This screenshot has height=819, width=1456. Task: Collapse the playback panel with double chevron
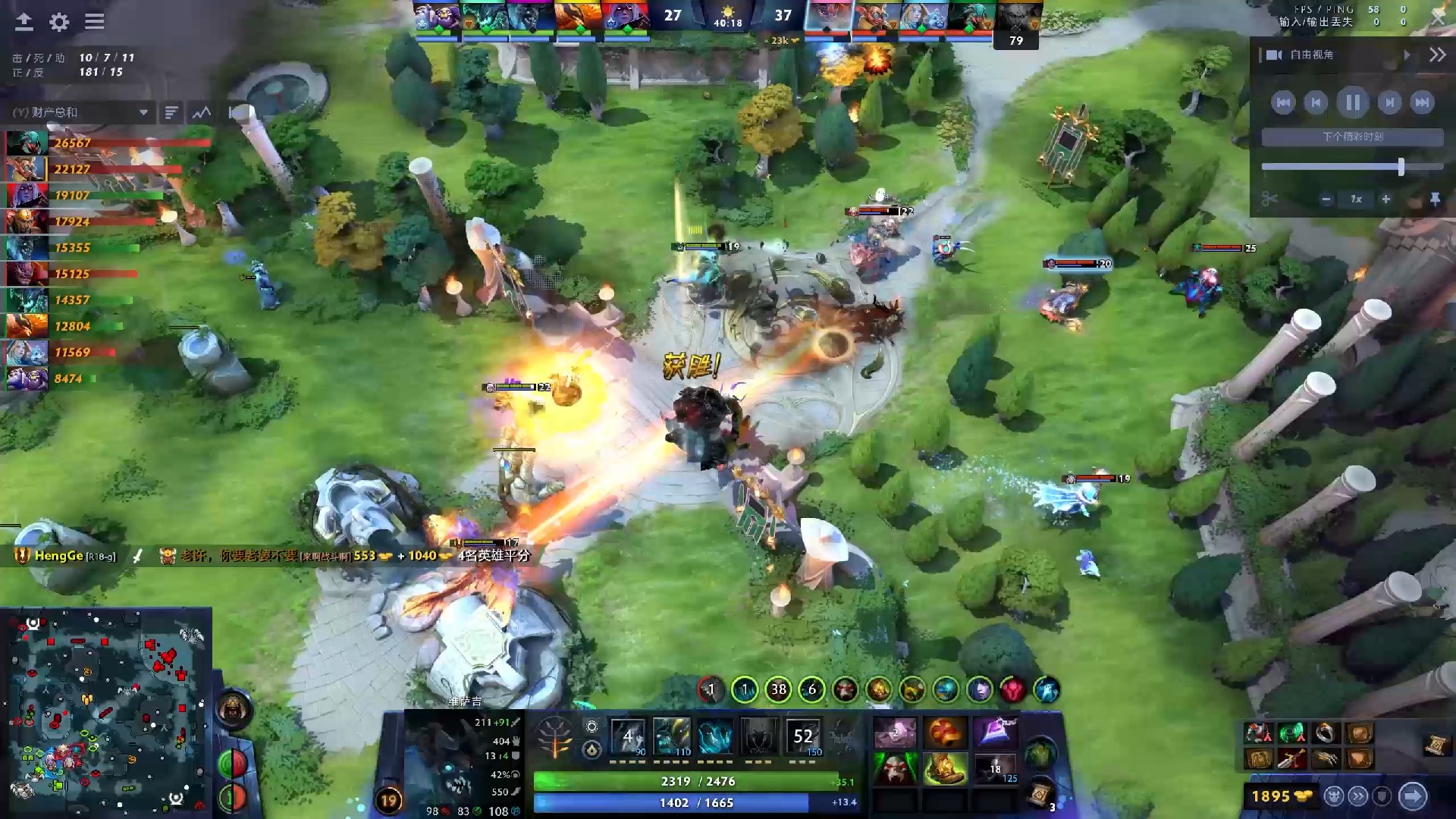coord(1438,55)
